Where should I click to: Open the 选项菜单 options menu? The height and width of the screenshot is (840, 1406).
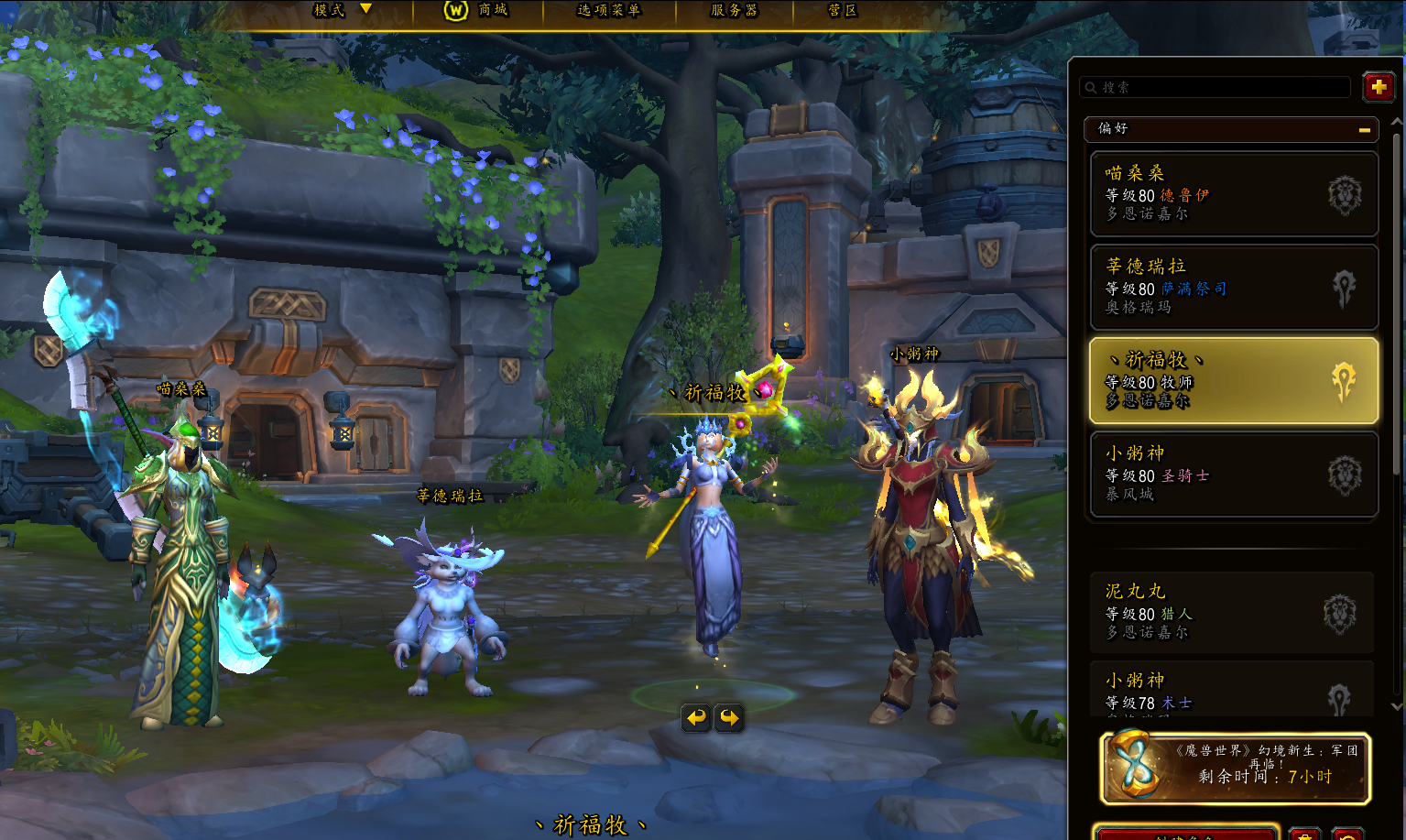coord(609,10)
